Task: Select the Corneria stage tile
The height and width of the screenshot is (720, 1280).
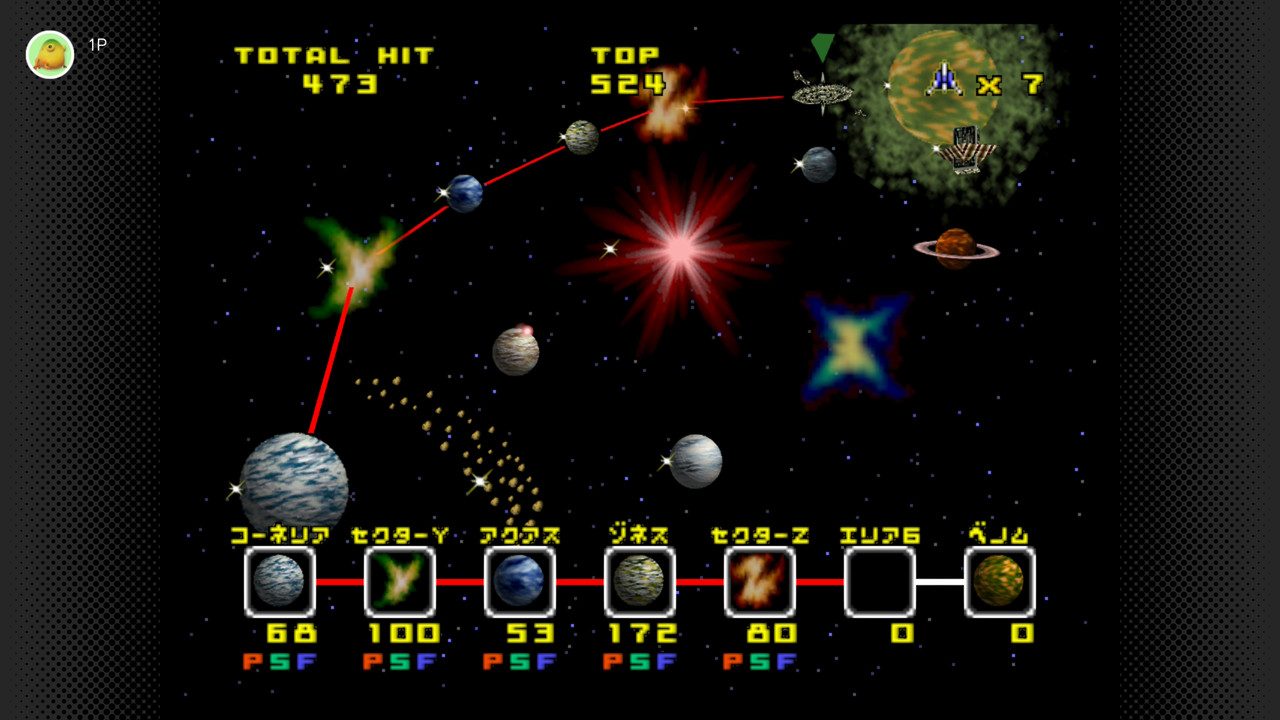Action: pyautogui.click(x=280, y=581)
